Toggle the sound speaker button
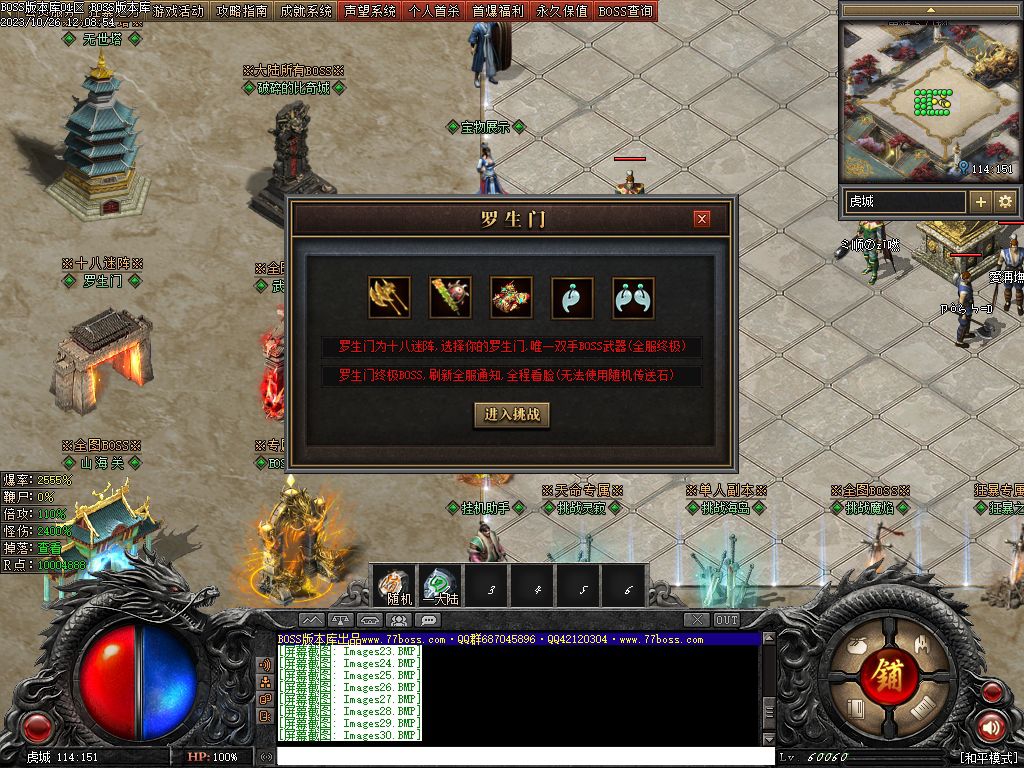 tap(991, 727)
